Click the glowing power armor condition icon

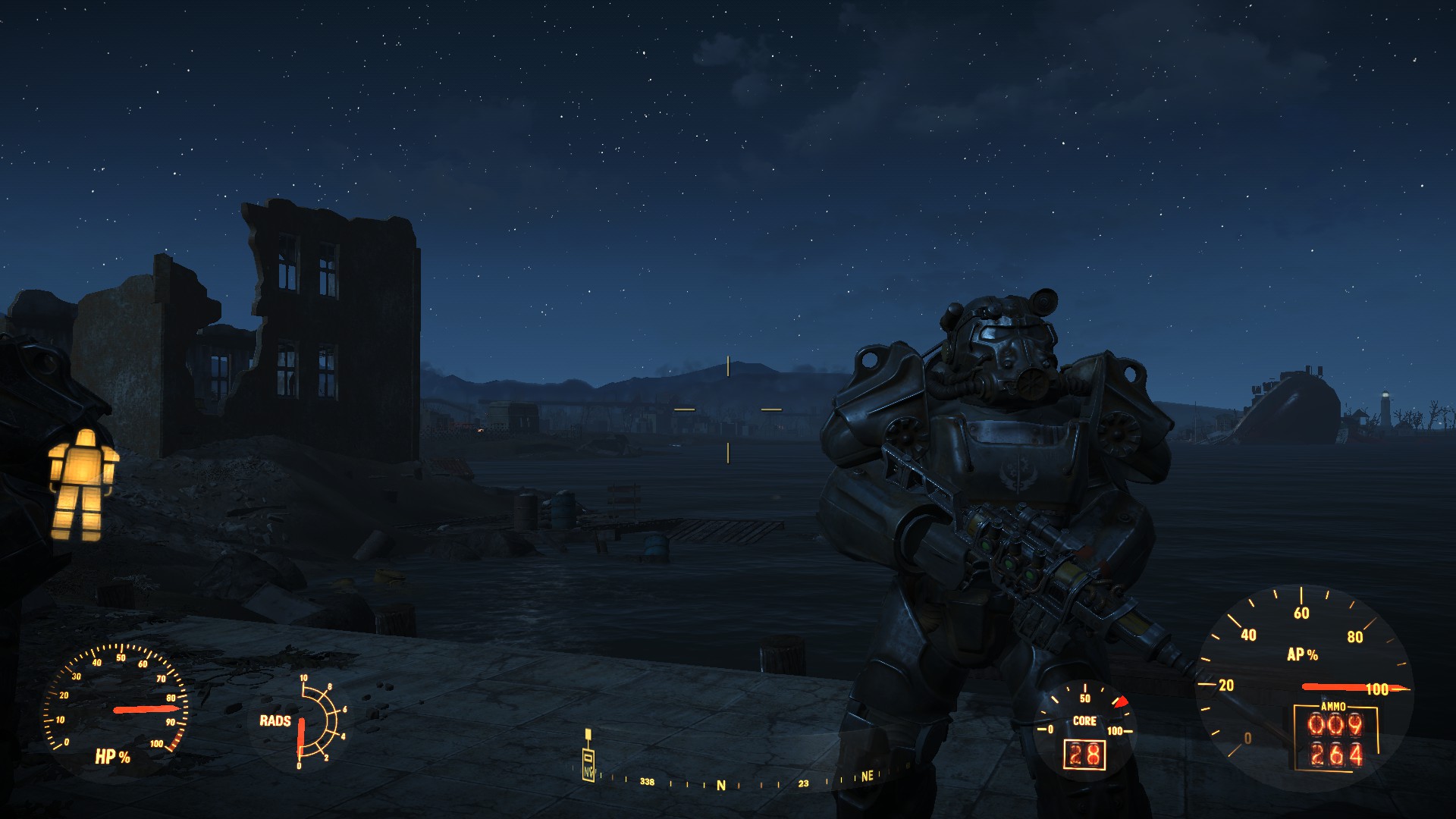[83, 484]
